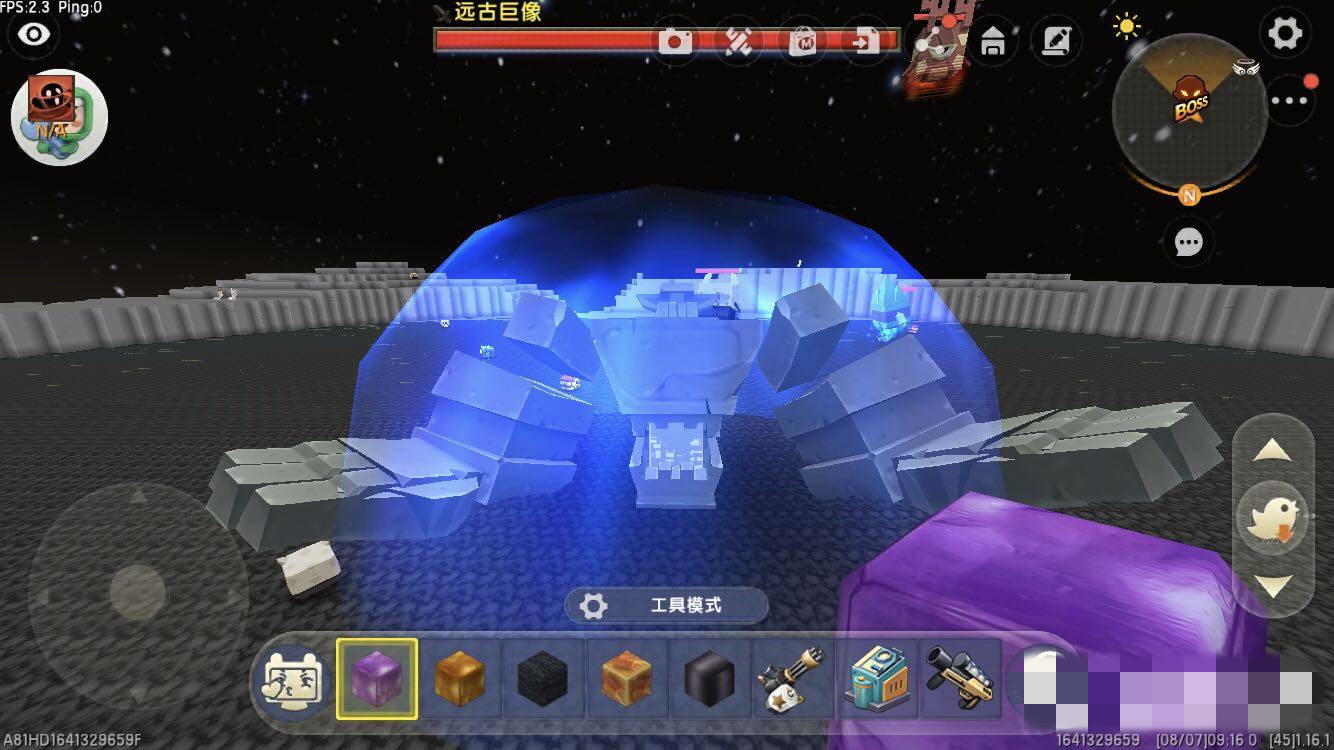
Task: Toggle camera view with the eye icon
Action: (35, 33)
